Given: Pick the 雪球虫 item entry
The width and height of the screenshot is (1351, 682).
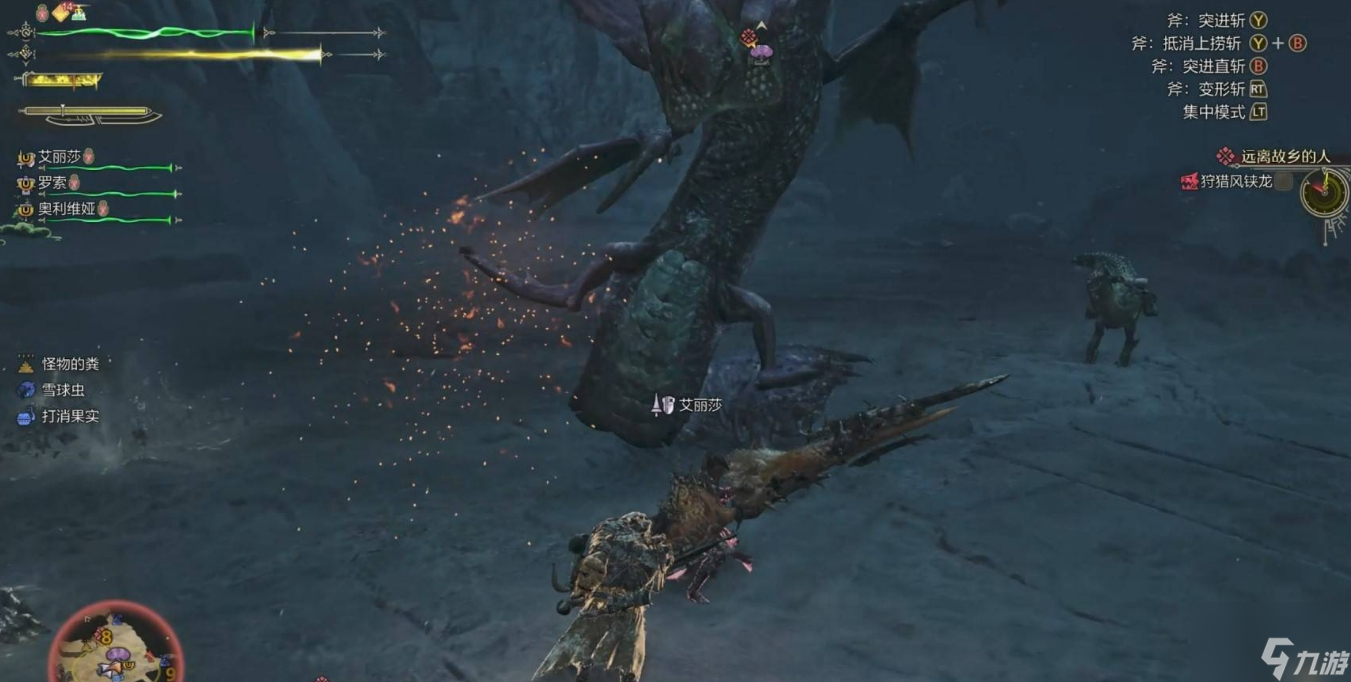Looking at the screenshot, I should tap(63, 391).
